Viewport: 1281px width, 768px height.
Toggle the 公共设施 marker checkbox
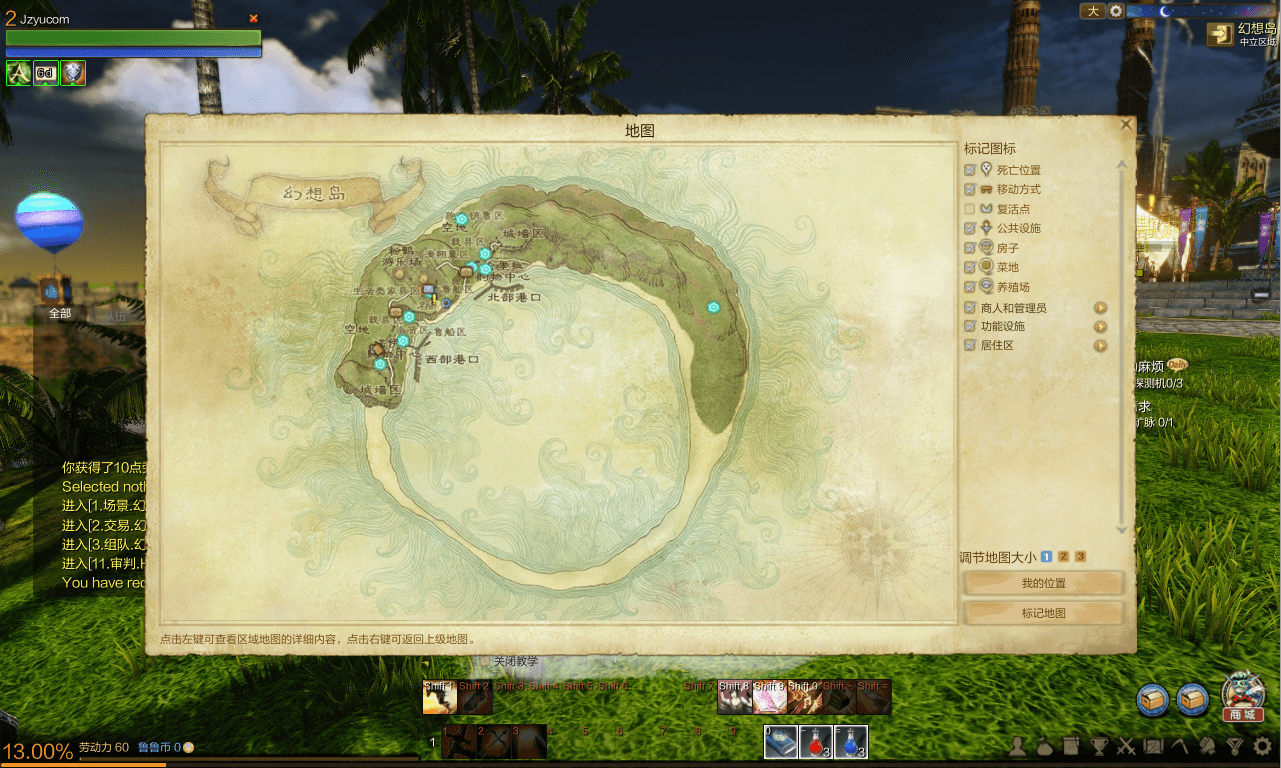point(970,228)
